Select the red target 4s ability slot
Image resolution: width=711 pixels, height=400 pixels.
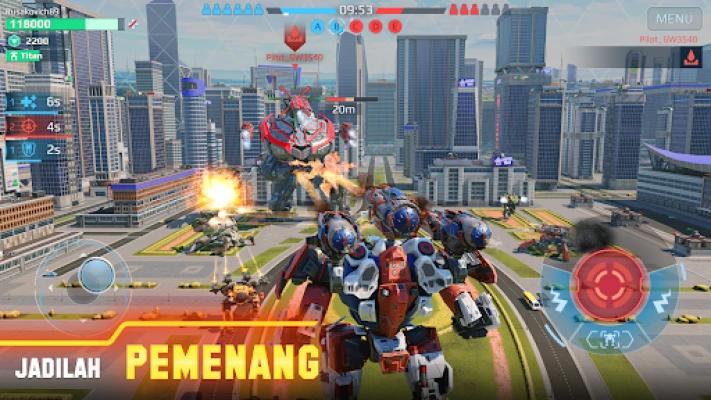click(x=33, y=127)
